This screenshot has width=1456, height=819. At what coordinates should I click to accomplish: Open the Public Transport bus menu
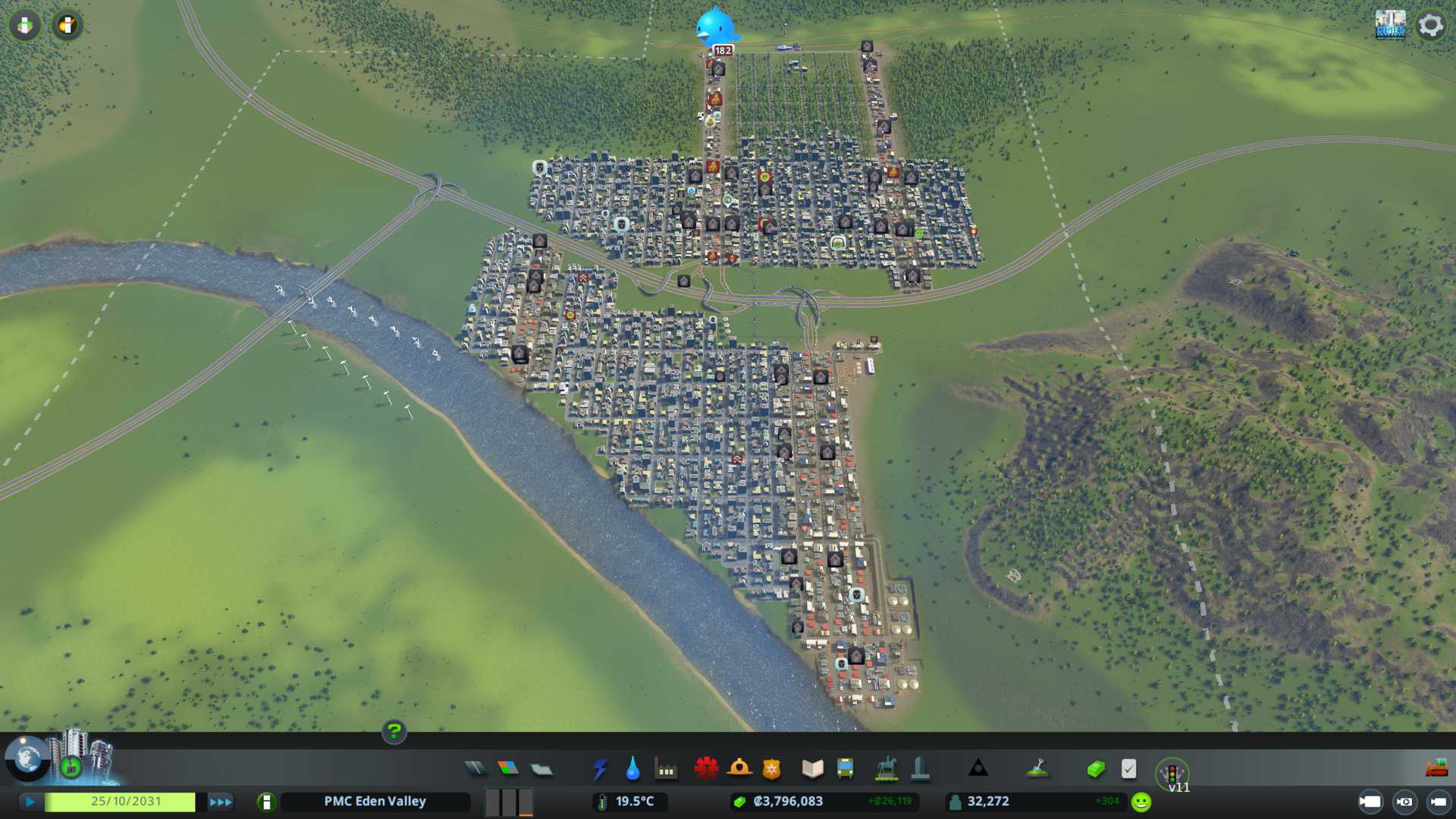(x=845, y=769)
